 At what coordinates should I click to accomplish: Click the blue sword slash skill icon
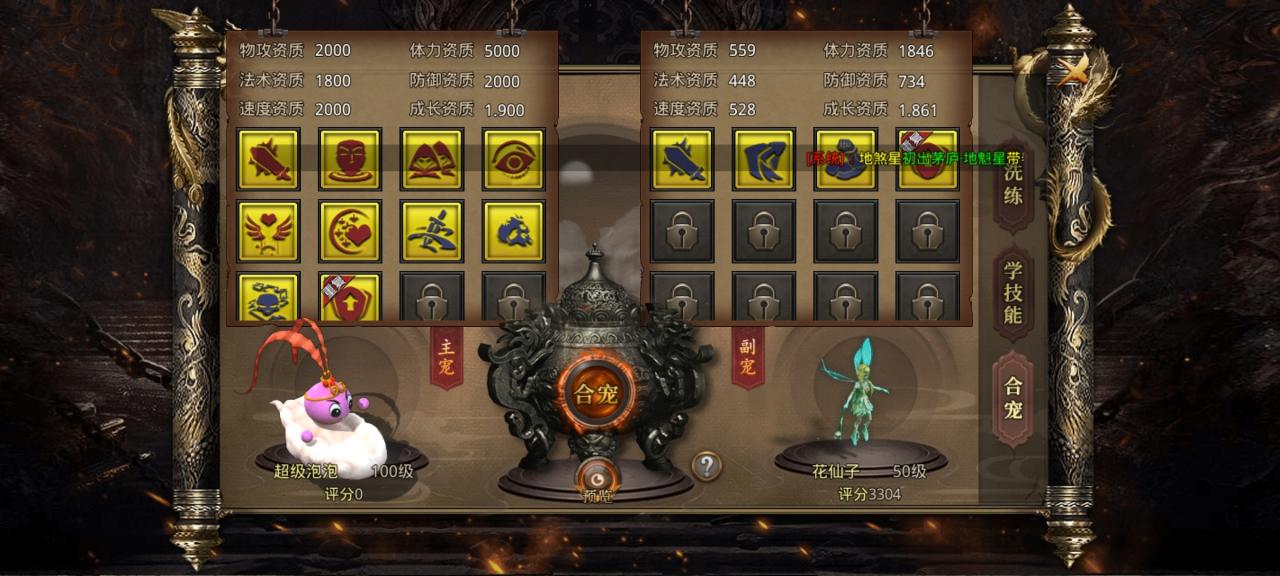[432, 231]
